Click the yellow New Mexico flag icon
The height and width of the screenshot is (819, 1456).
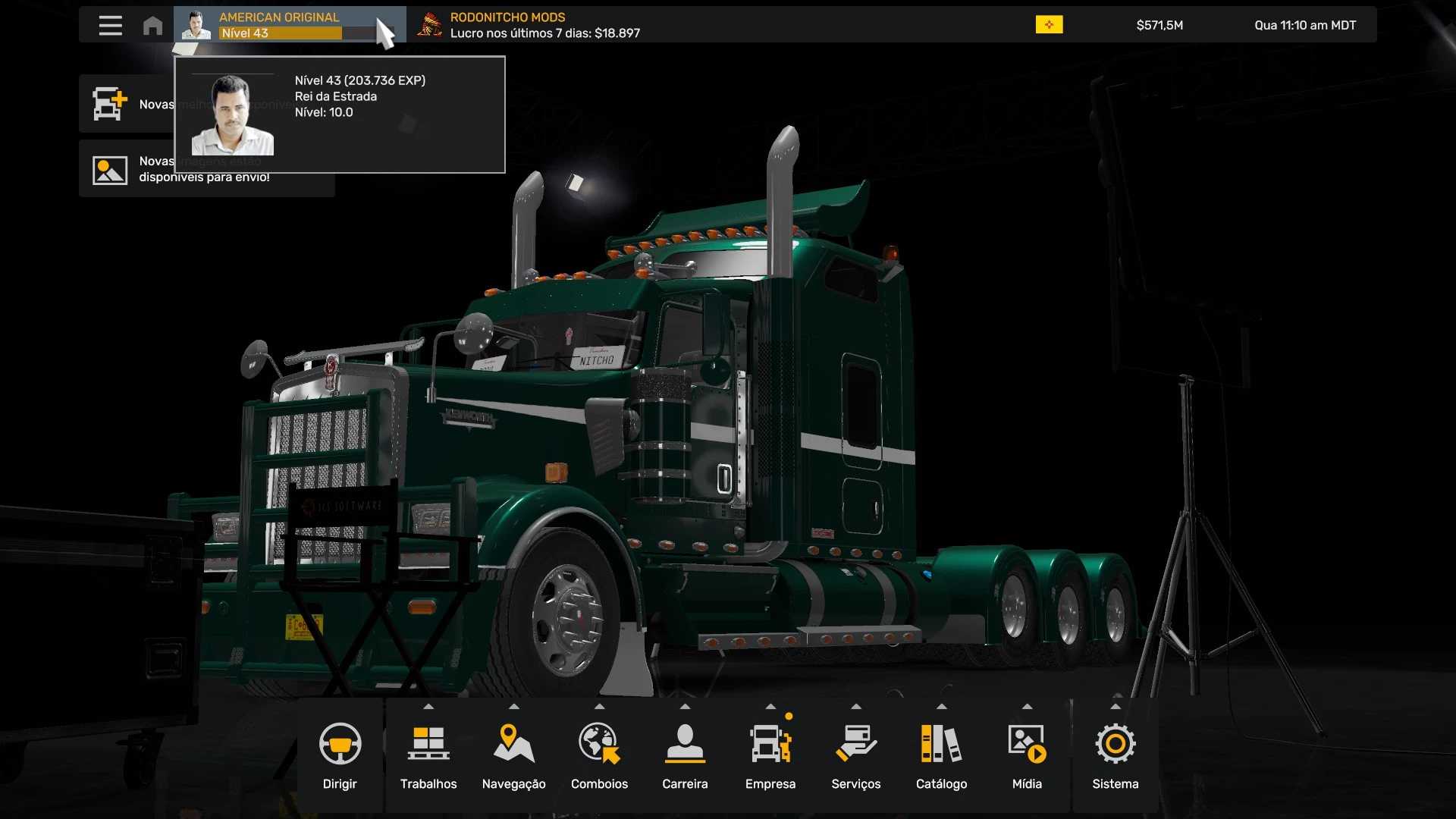pyautogui.click(x=1049, y=25)
